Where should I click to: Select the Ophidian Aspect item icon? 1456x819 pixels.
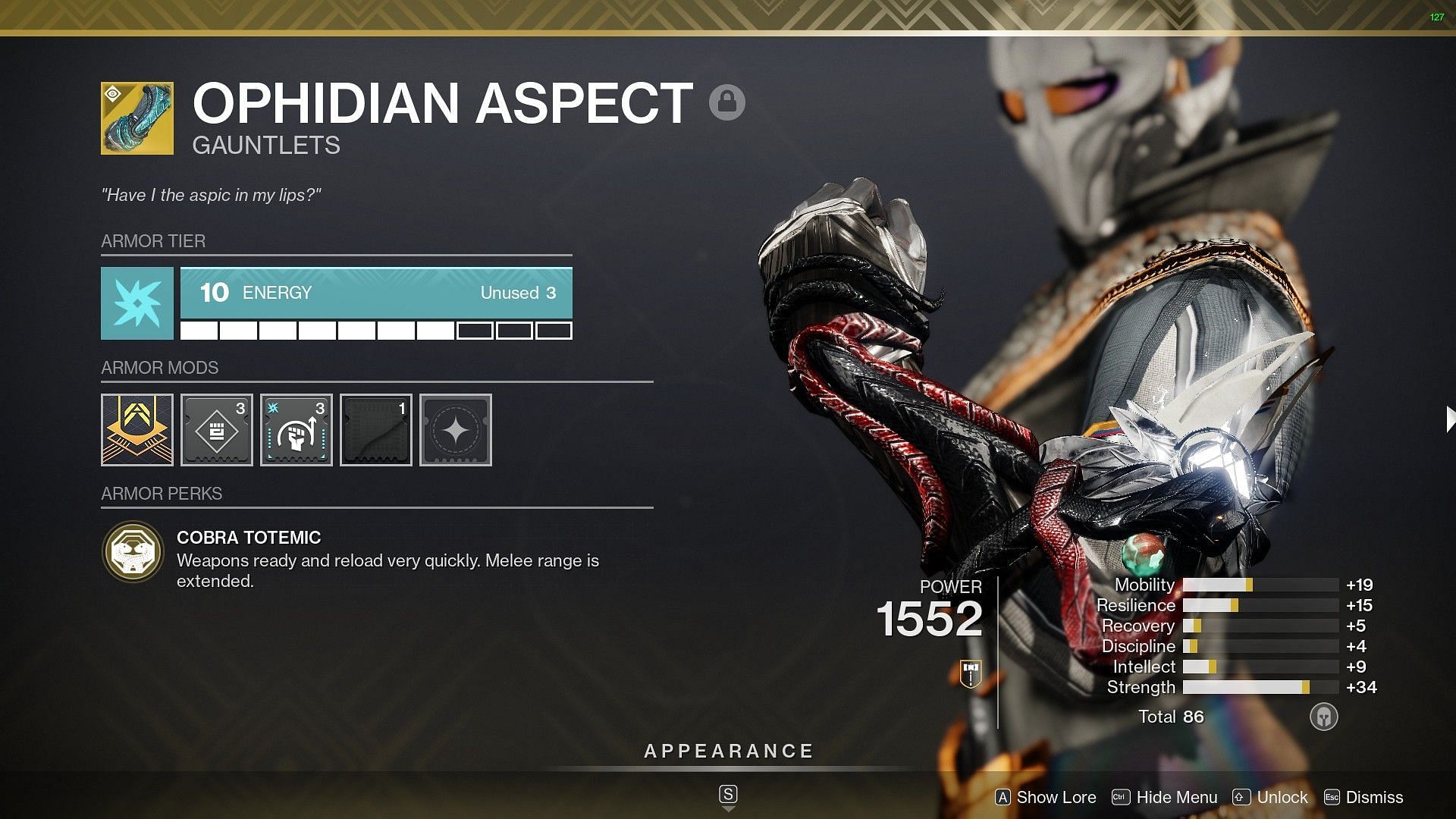[137, 118]
